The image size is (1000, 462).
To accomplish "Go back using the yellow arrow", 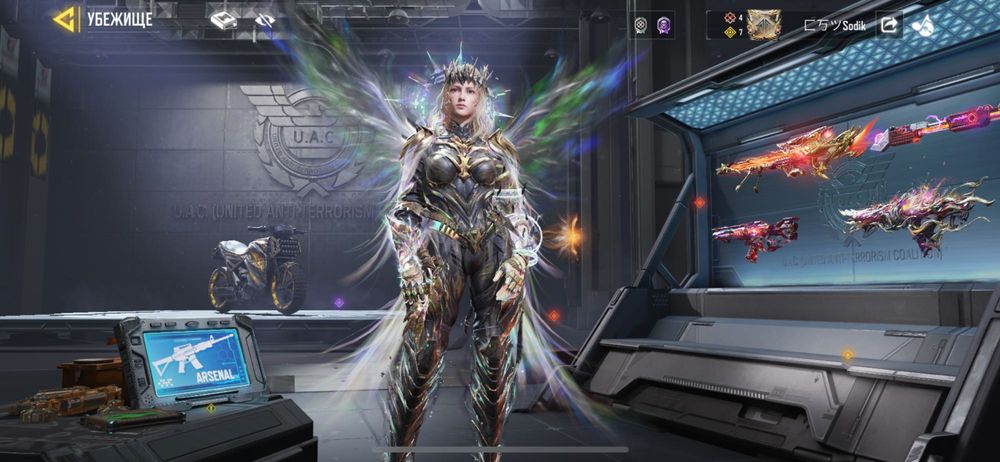I will 66,19.
